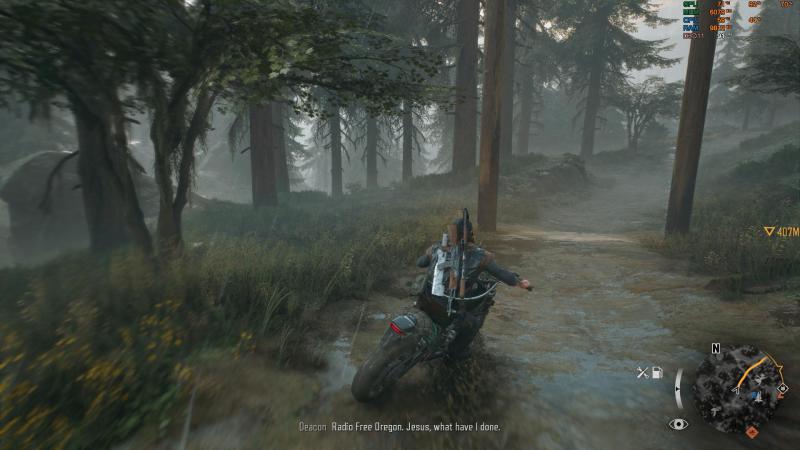The height and width of the screenshot is (450, 800).
Task: Open the circular minimap
Action: coord(738,388)
